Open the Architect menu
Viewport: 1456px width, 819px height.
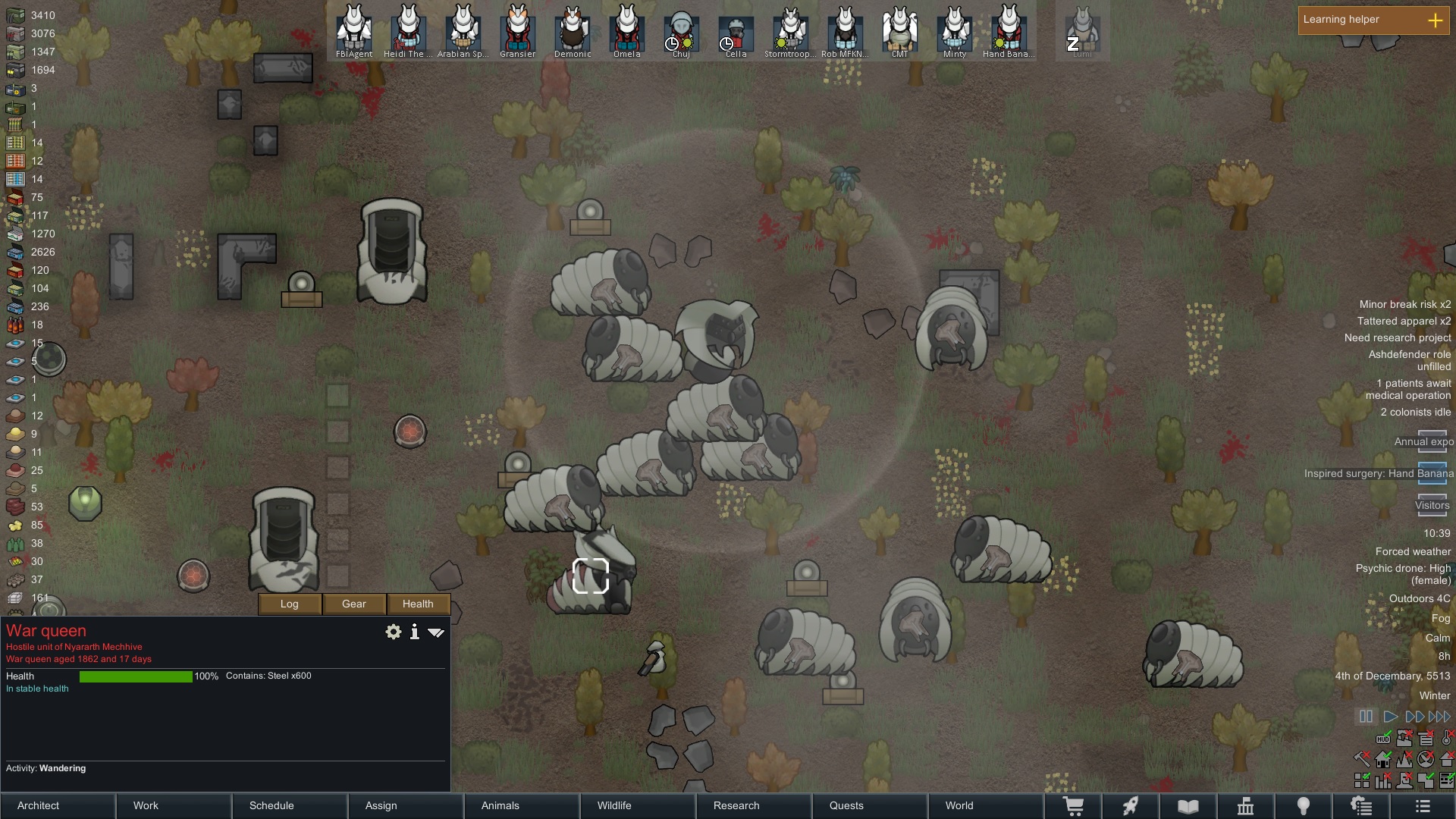tap(58, 805)
